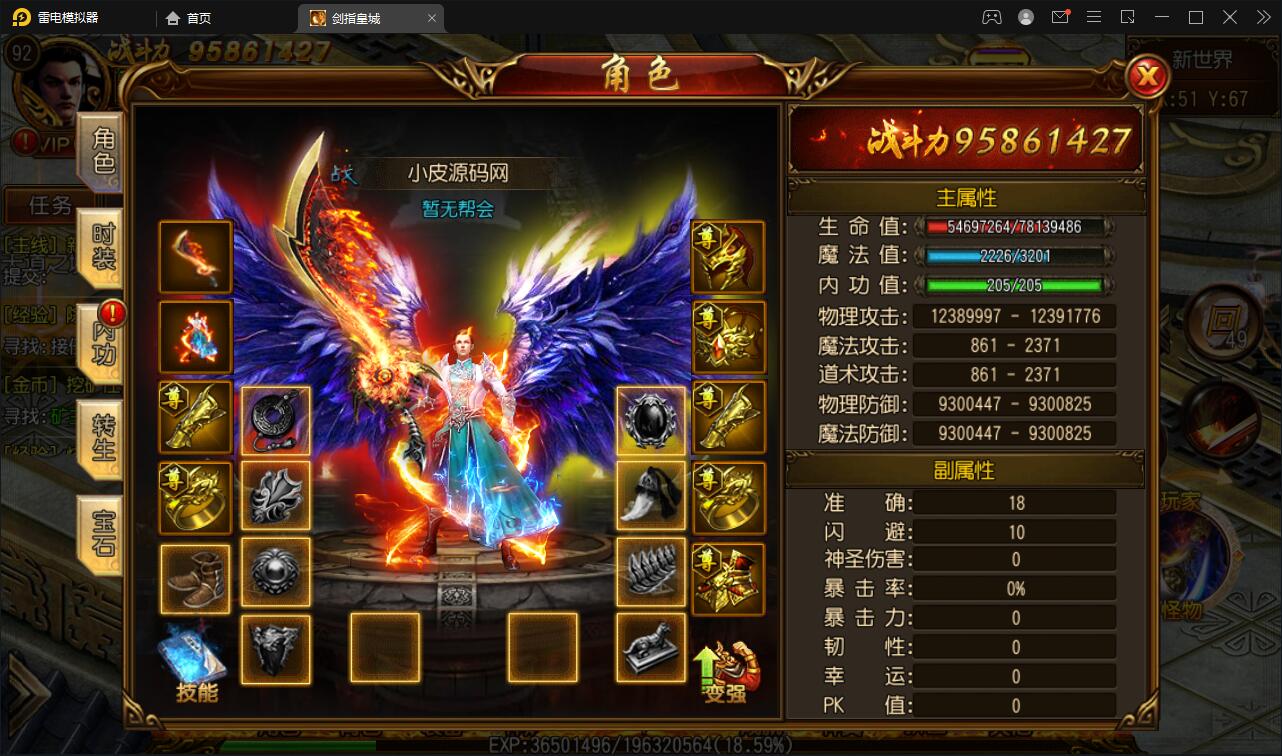Click the 生命值 health bar
The width and height of the screenshot is (1282, 756).
[x=1014, y=228]
